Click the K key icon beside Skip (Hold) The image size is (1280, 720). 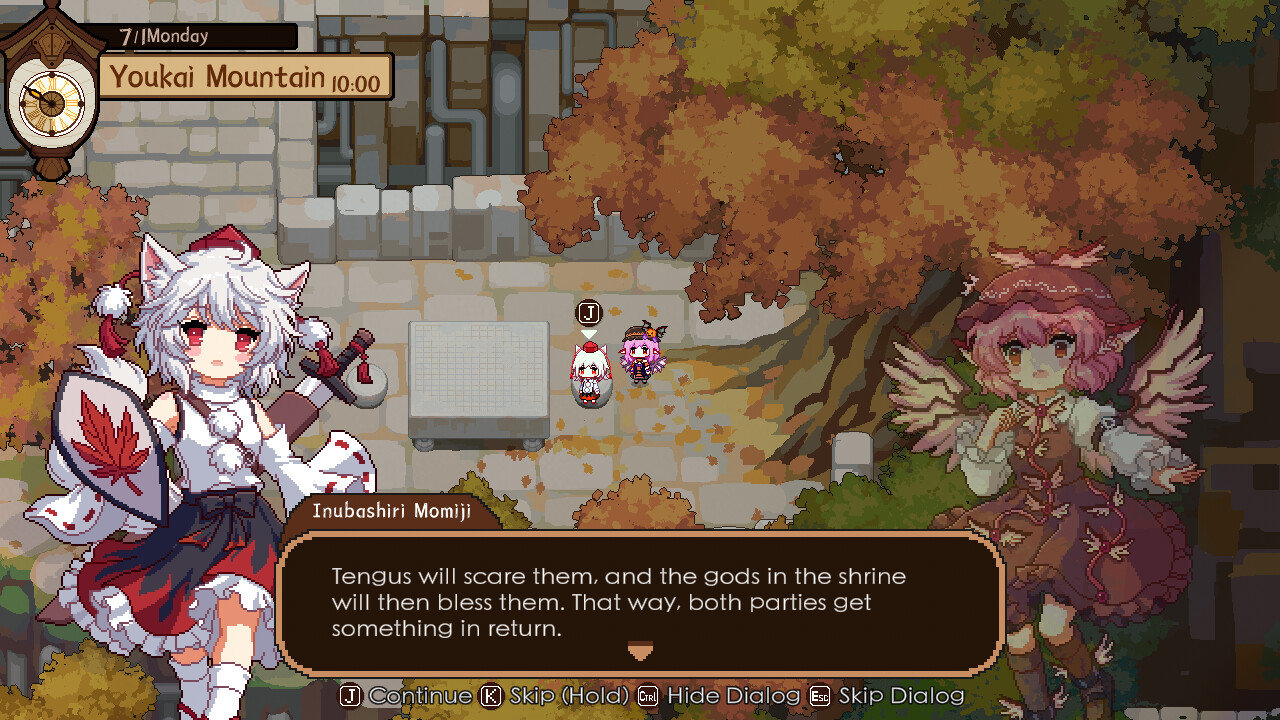click(x=489, y=695)
